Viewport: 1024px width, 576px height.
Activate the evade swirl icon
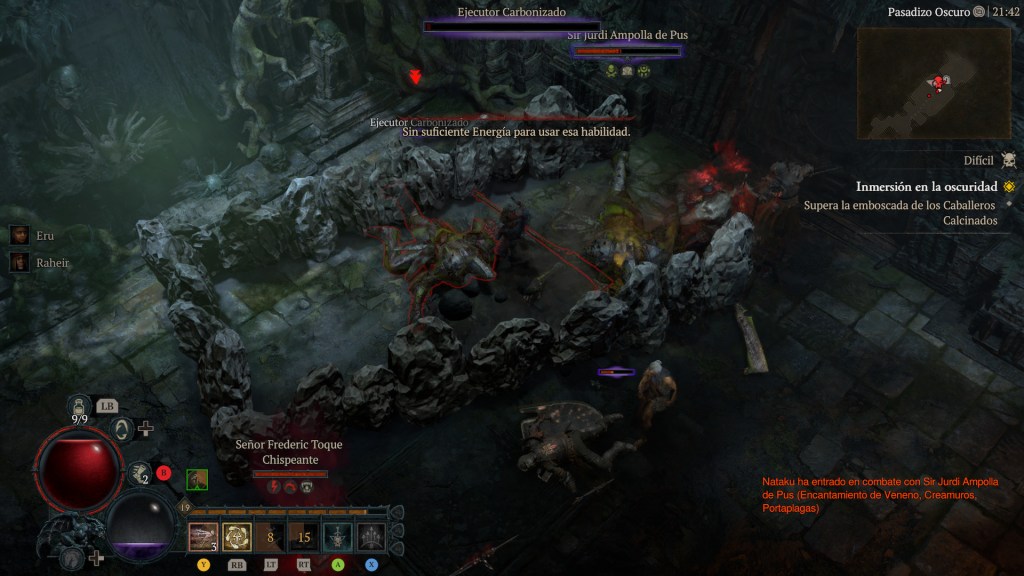(x=122, y=429)
